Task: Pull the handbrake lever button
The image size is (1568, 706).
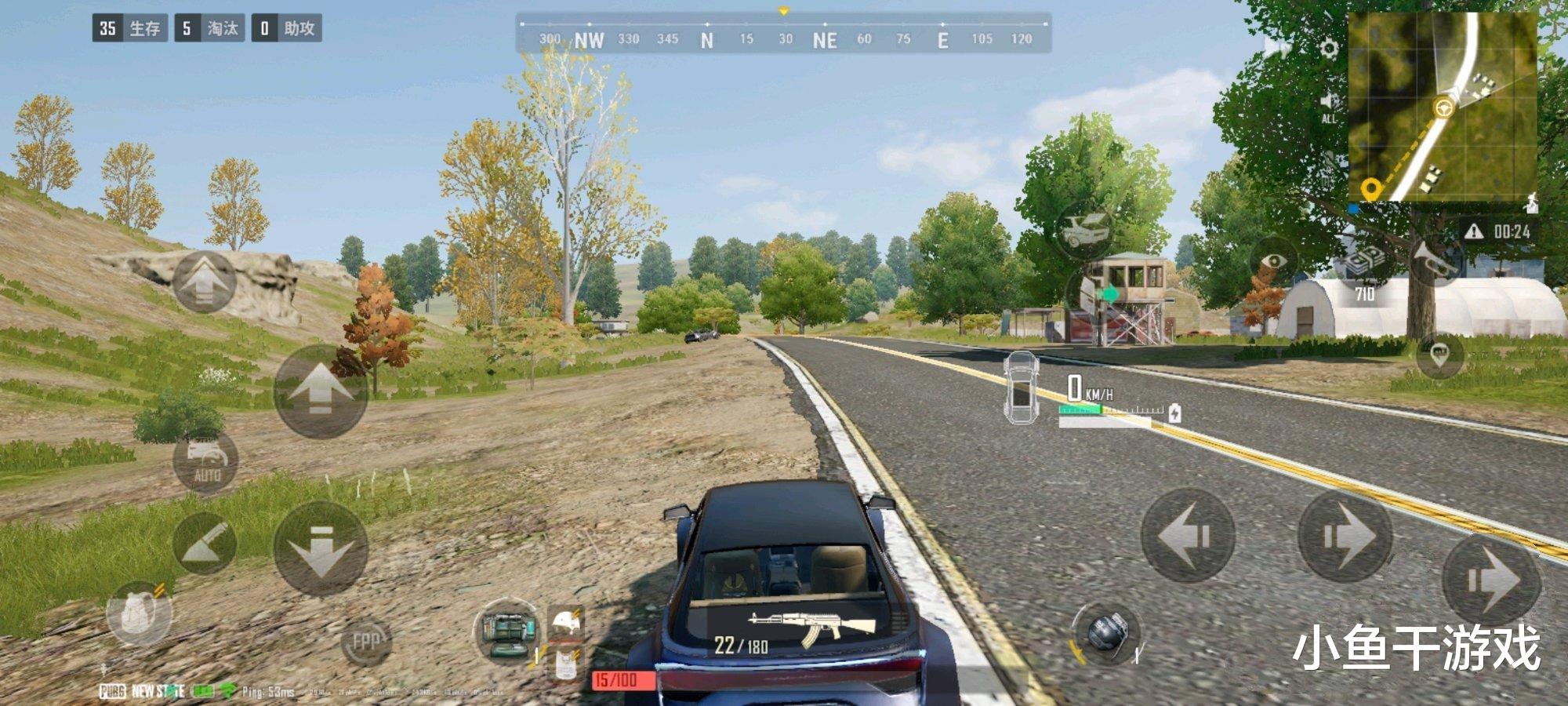Action: click(x=204, y=542)
